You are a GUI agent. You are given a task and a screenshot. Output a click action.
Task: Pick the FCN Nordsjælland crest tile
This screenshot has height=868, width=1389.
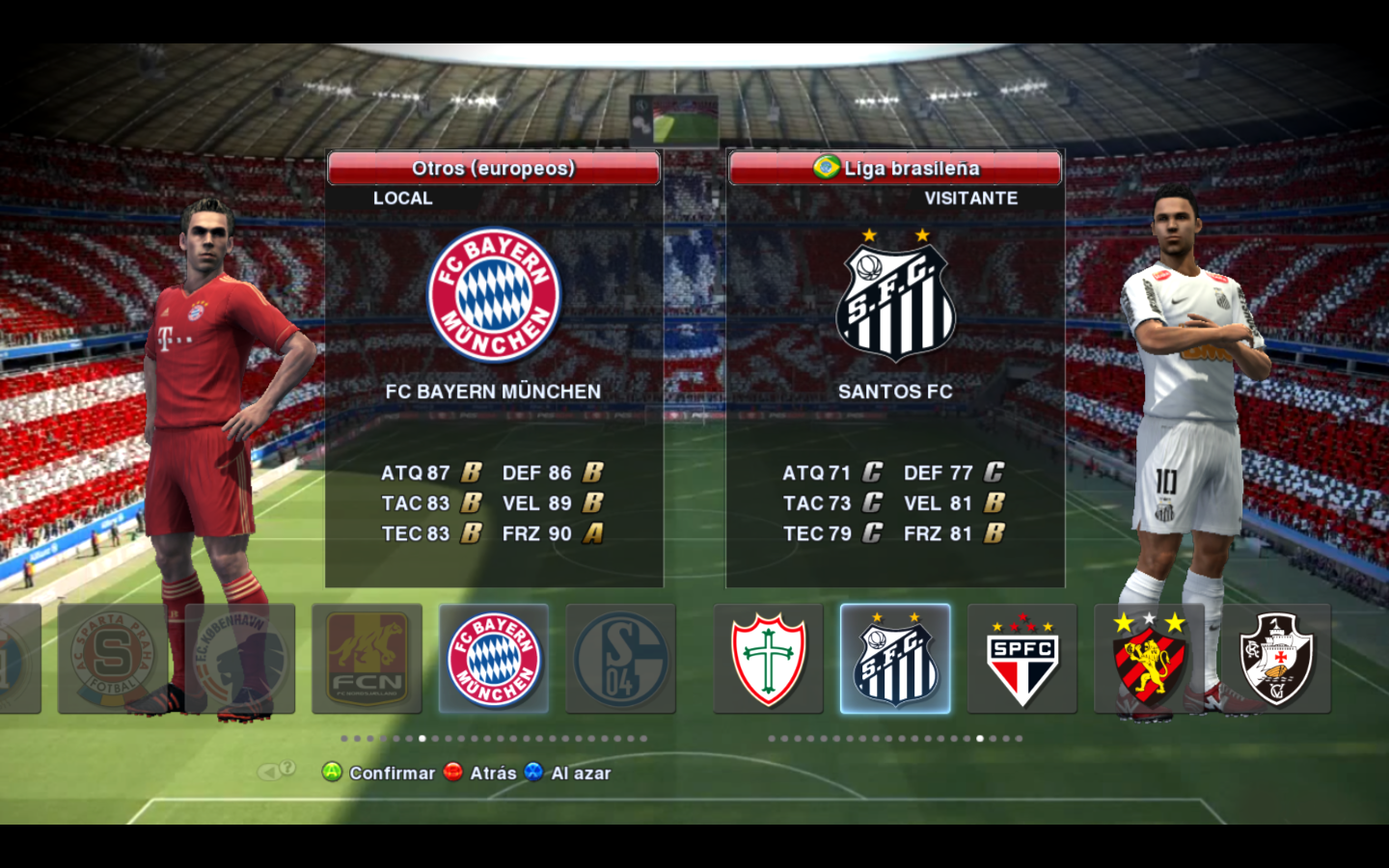pyautogui.click(x=367, y=659)
